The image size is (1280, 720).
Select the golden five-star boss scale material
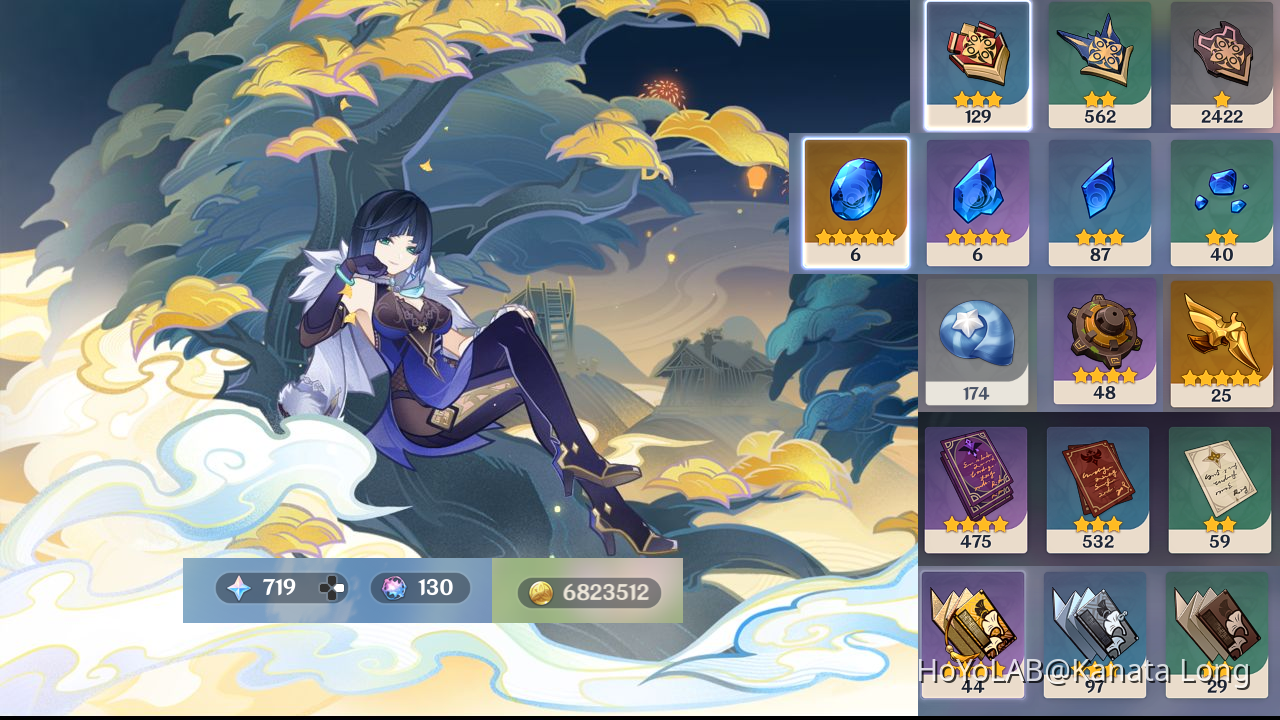coord(1221,338)
